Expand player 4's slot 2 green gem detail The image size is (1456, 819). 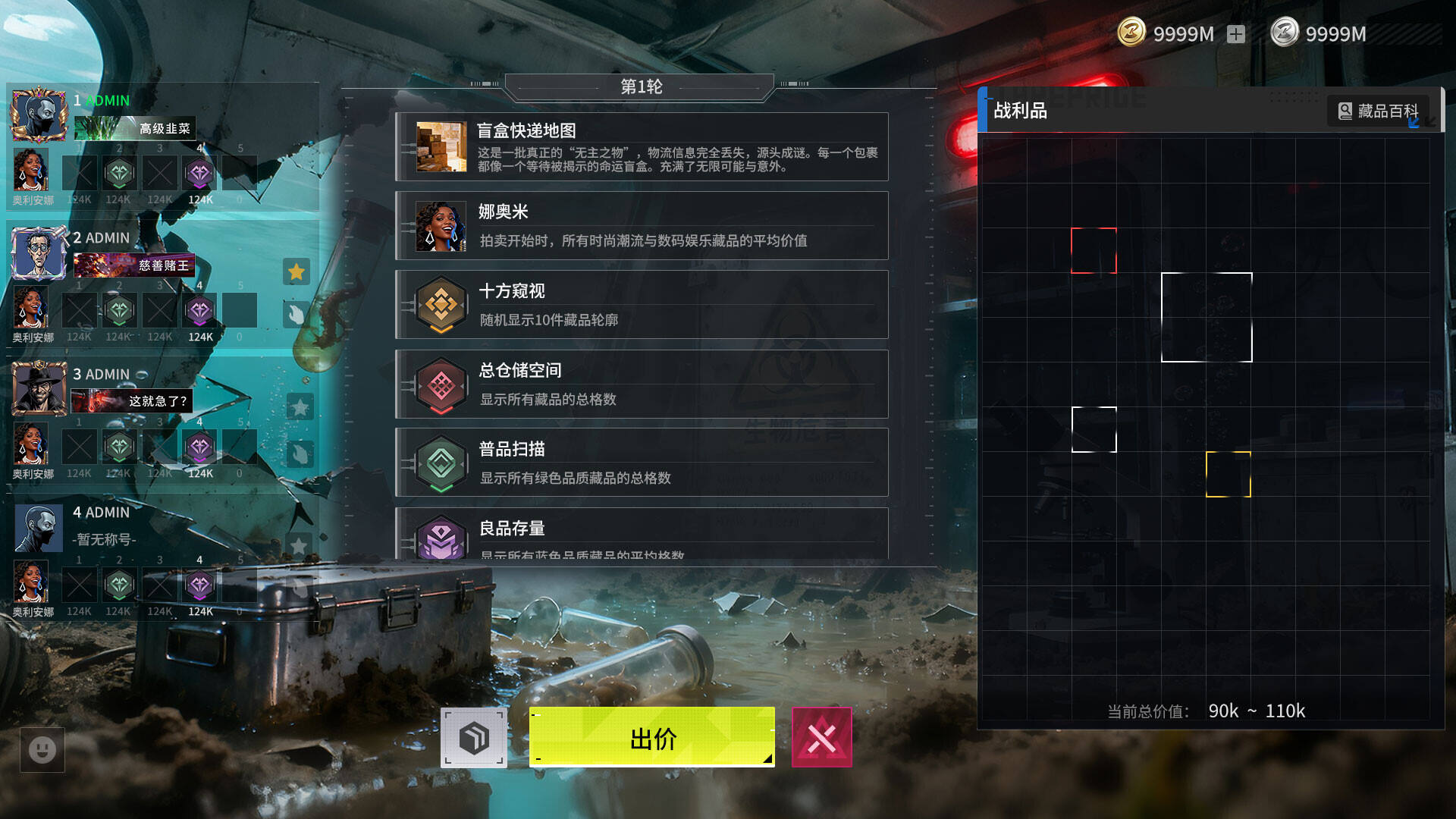coord(119,585)
